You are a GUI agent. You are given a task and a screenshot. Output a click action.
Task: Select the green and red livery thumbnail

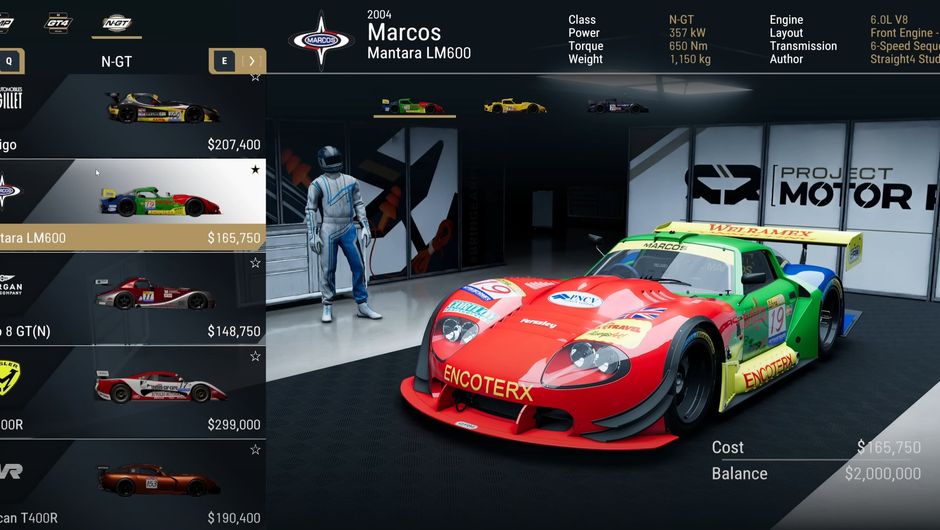click(413, 105)
